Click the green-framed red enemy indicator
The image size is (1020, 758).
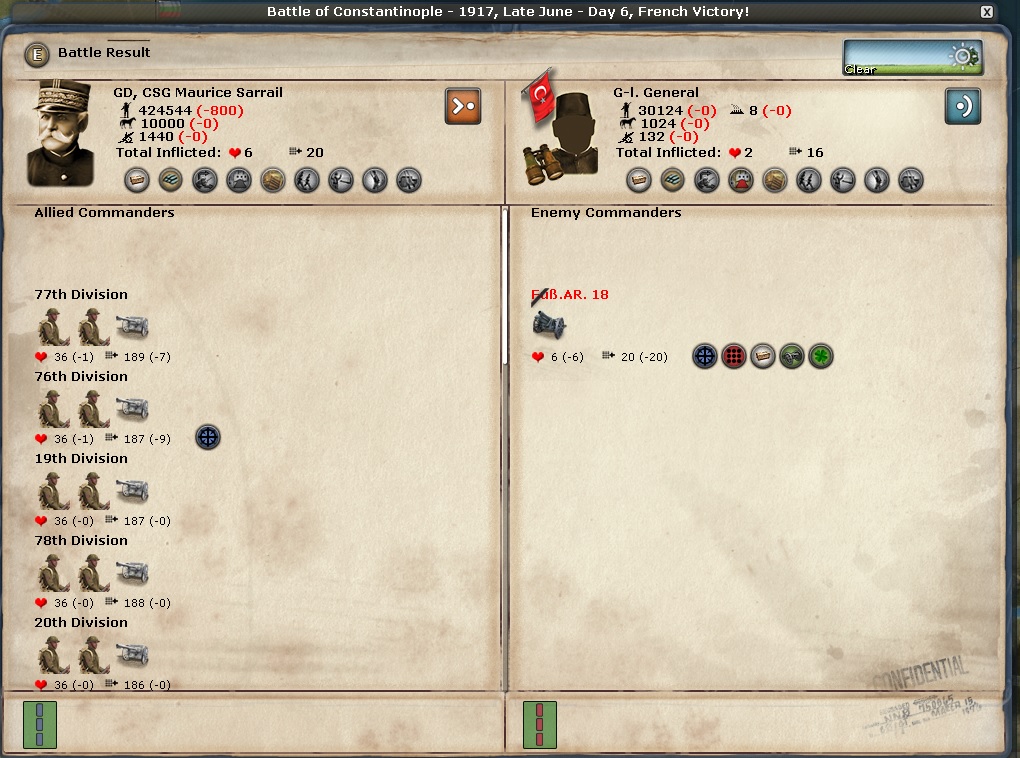click(x=540, y=724)
